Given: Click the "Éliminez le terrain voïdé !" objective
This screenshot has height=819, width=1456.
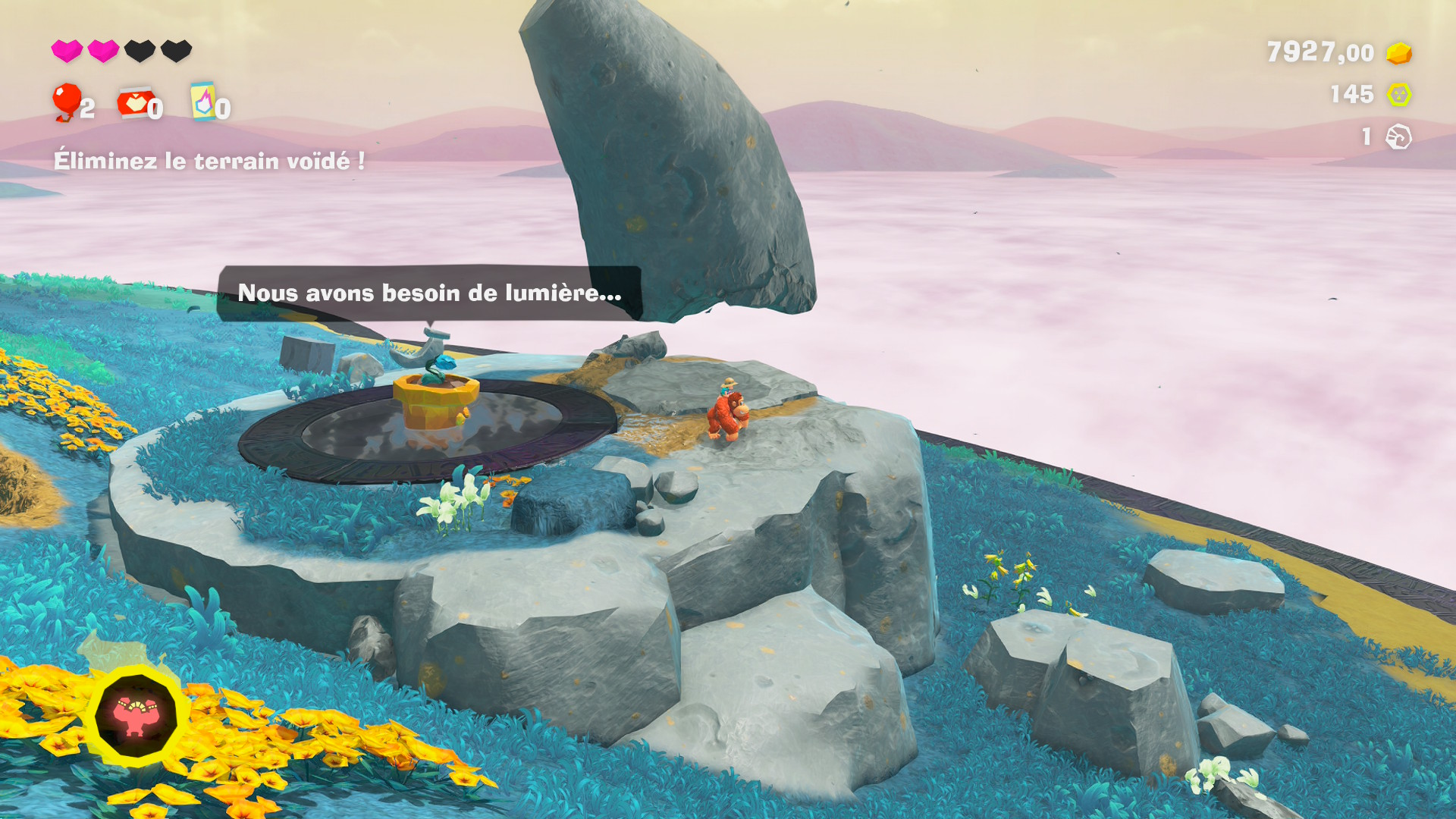Looking at the screenshot, I should (209, 161).
